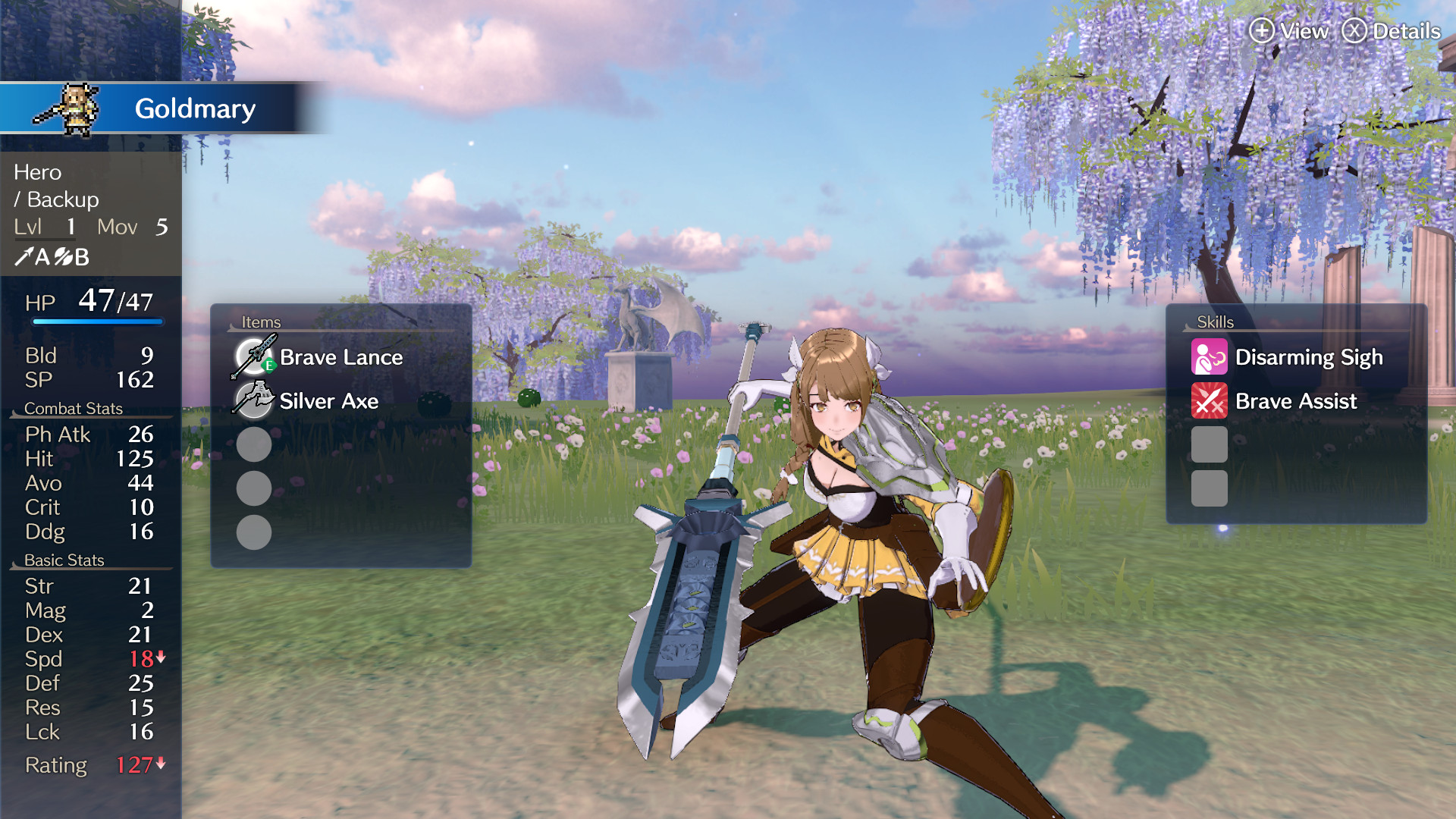This screenshot has width=1456, height=819.
Task: Click Goldmary's pixel portrait icon
Action: click(74, 108)
